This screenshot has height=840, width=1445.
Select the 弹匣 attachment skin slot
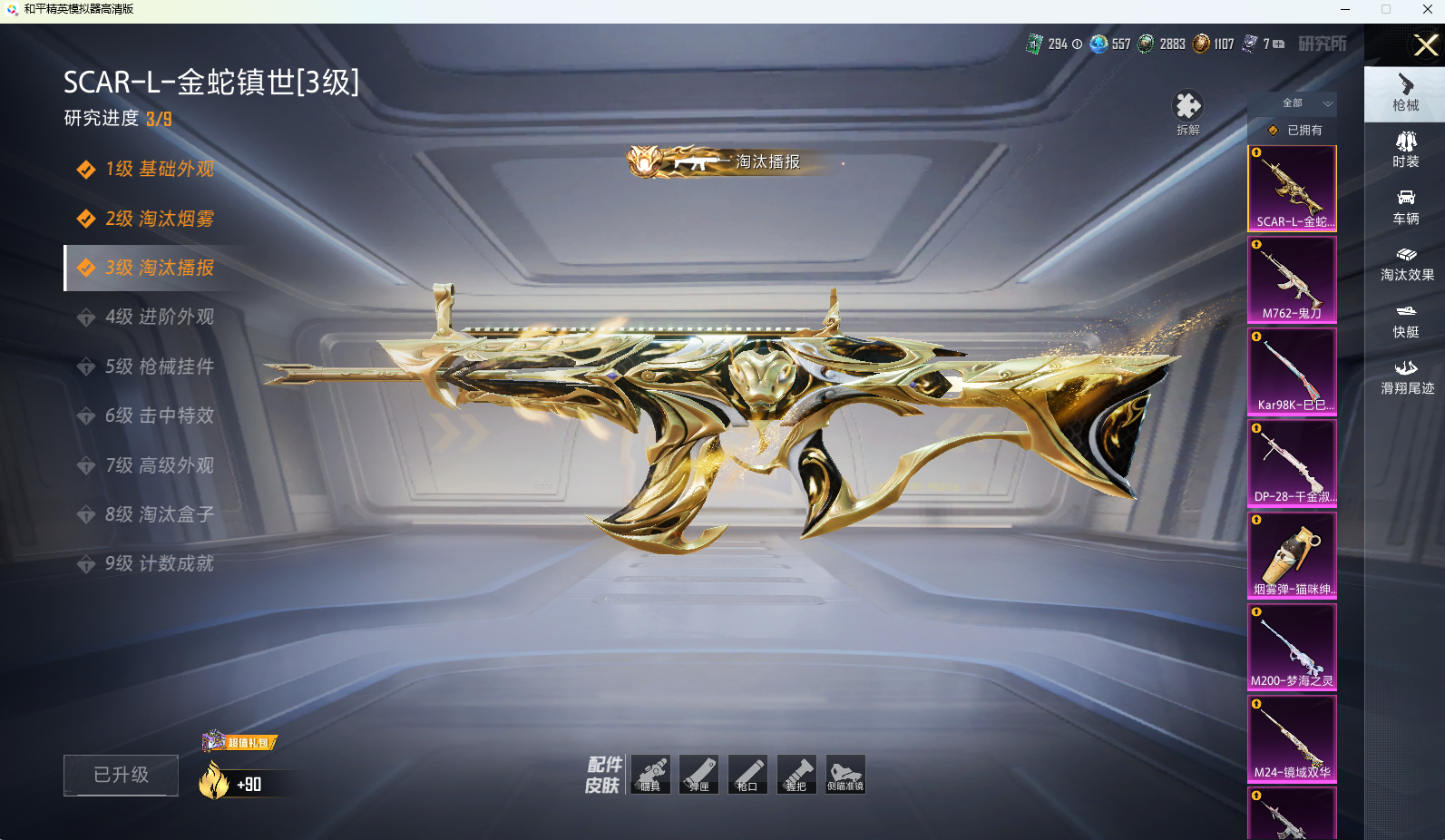pos(698,775)
